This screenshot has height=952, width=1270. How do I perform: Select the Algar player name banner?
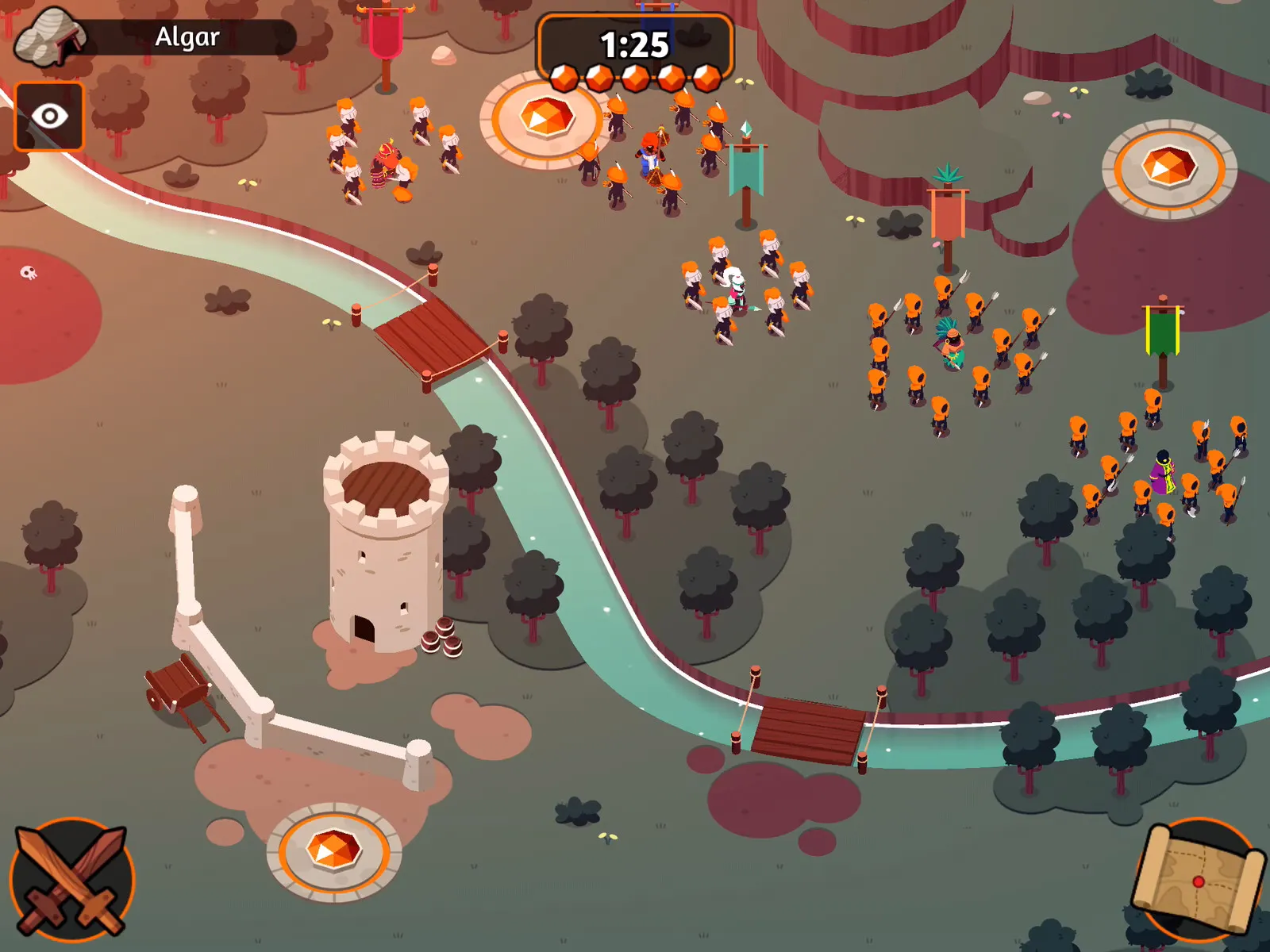(x=187, y=37)
